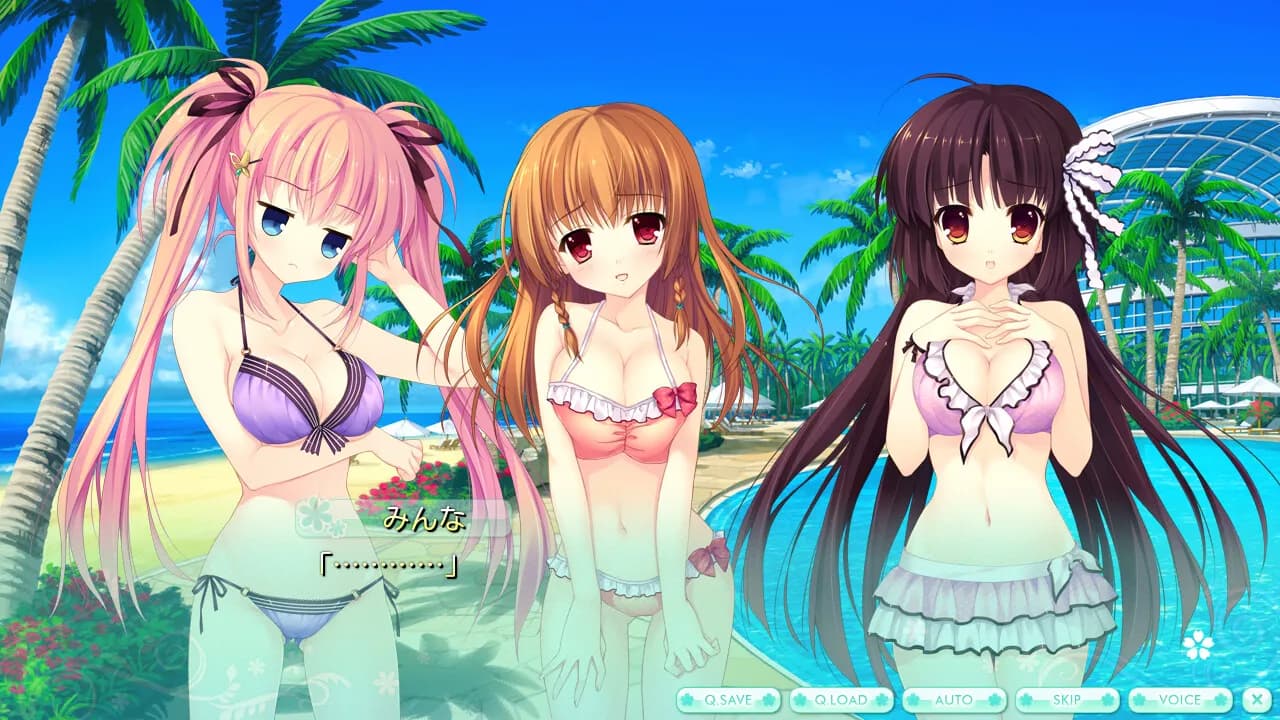Click the clover icon left of Q.LOAD
1280x720 pixels.
click(x=800, y=700)
